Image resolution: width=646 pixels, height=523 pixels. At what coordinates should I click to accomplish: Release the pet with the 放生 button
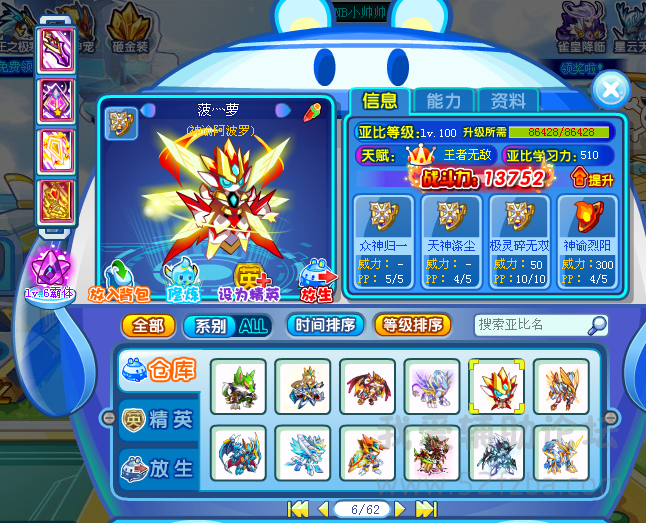pyautogui.click(x=318, y=281)
